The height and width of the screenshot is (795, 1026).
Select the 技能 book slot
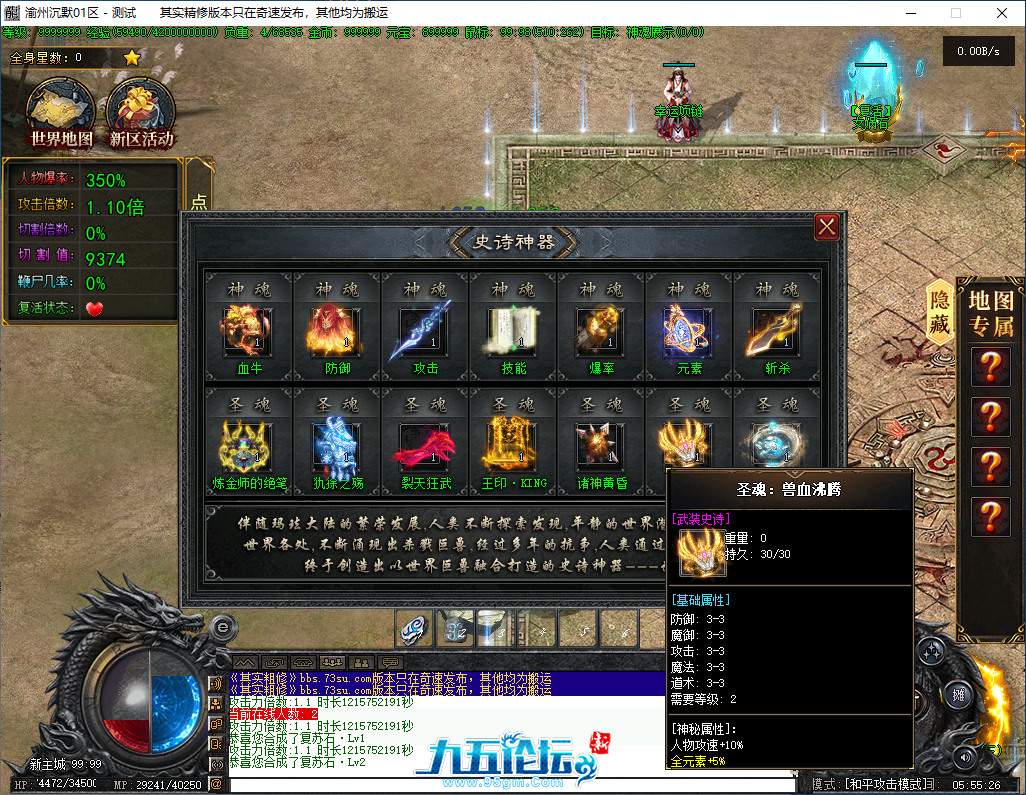click(512, 333)
